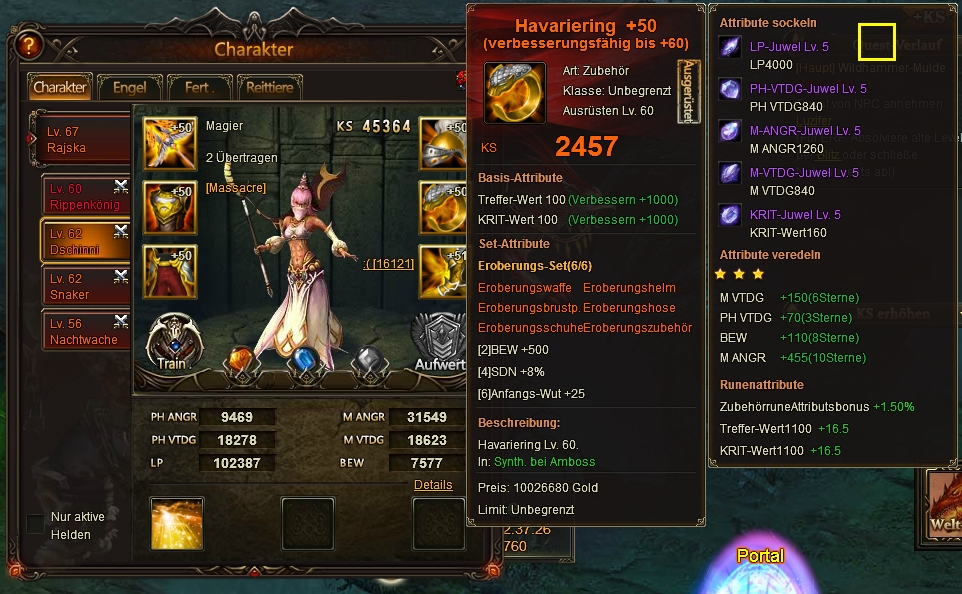This screenshot has height=594, width=962.
Task: Open the Aufwert. upgrade button
Action: [x=440, y=344]
